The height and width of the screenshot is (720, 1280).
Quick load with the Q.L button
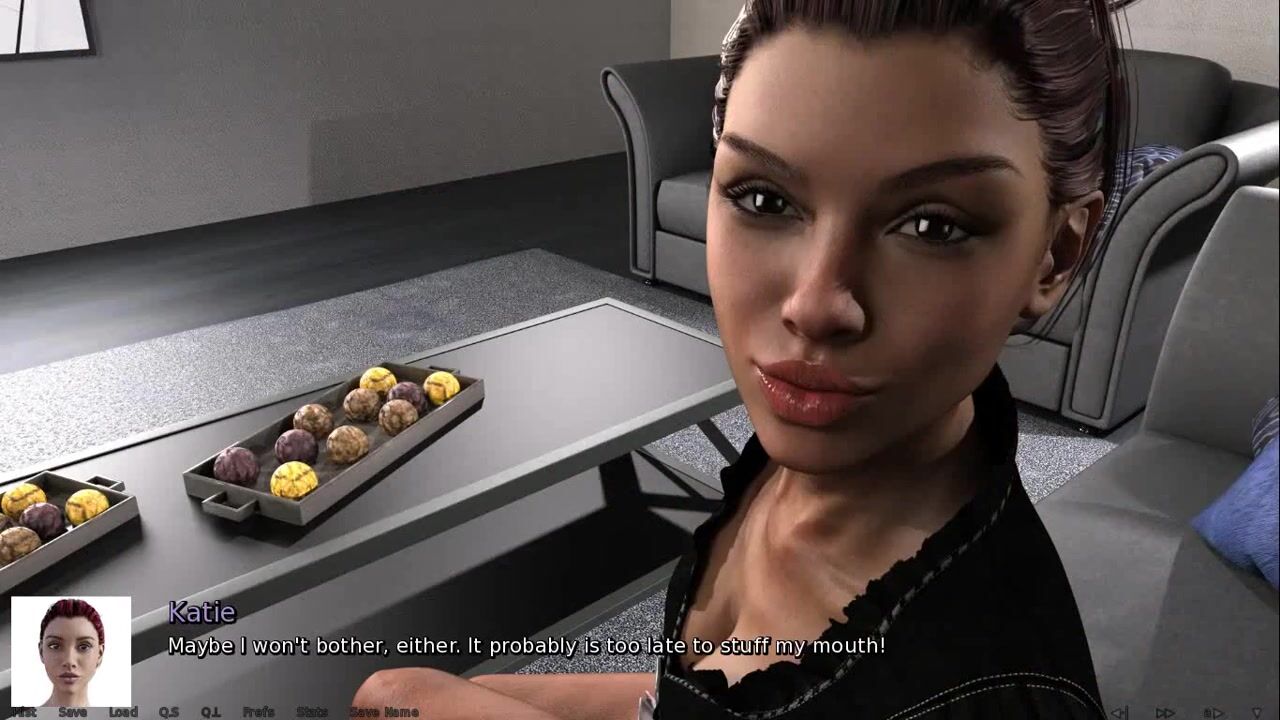[210, 712]
